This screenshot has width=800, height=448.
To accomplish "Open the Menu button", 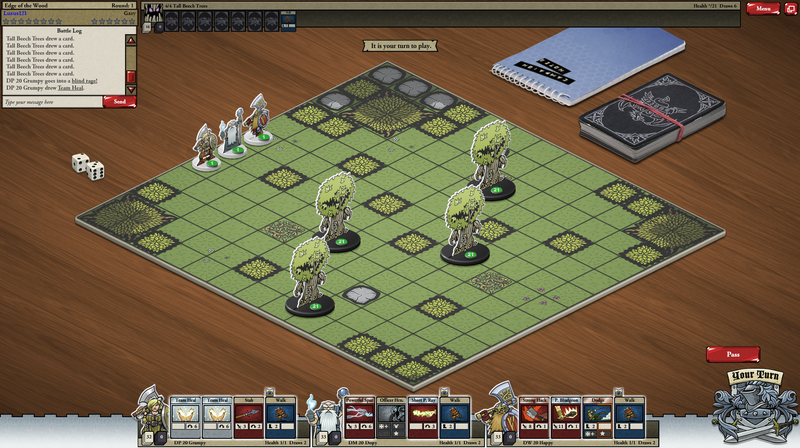I will click(762, 8).
